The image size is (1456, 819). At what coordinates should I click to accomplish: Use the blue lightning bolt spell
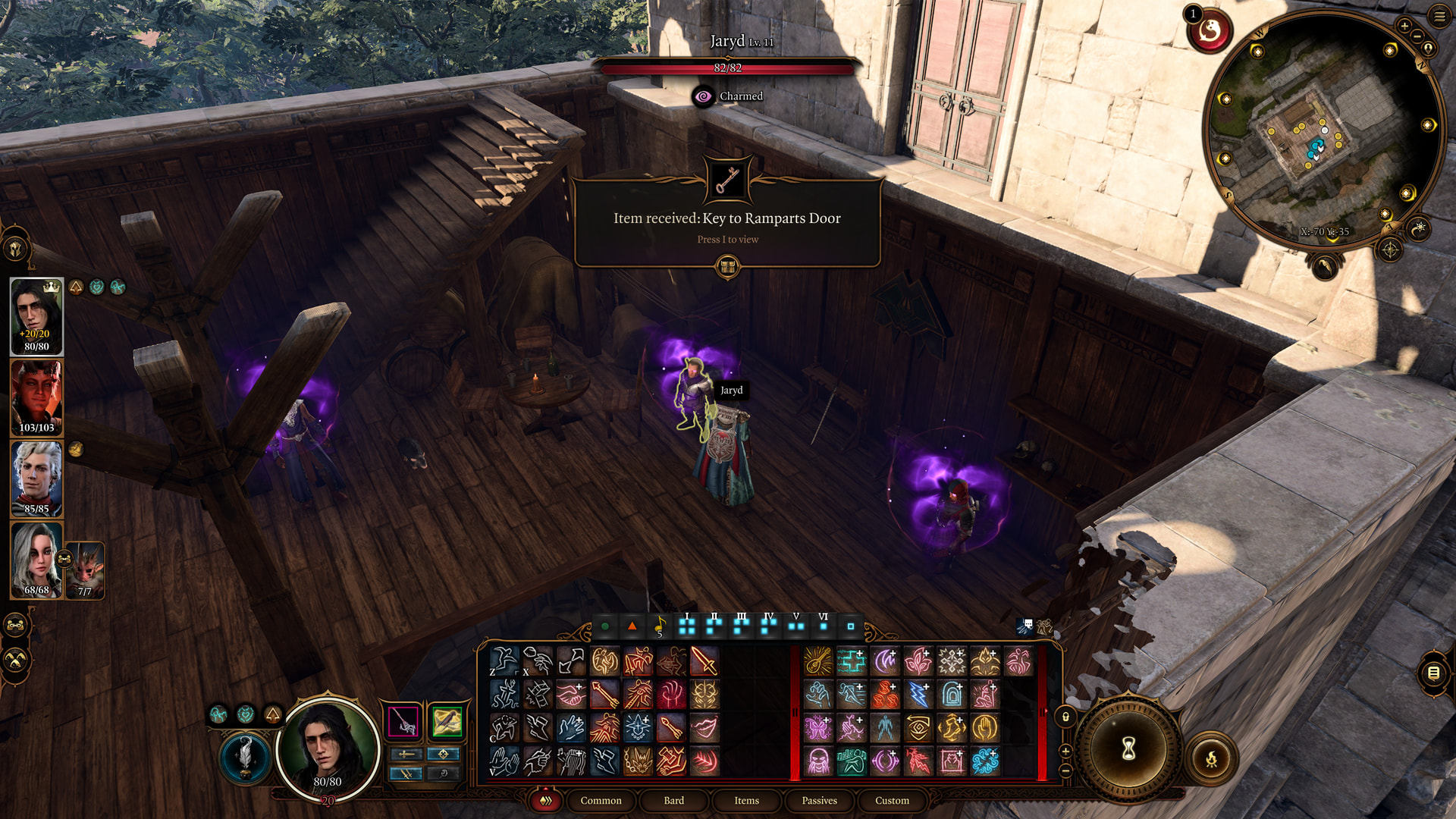[x=918, y=695]
